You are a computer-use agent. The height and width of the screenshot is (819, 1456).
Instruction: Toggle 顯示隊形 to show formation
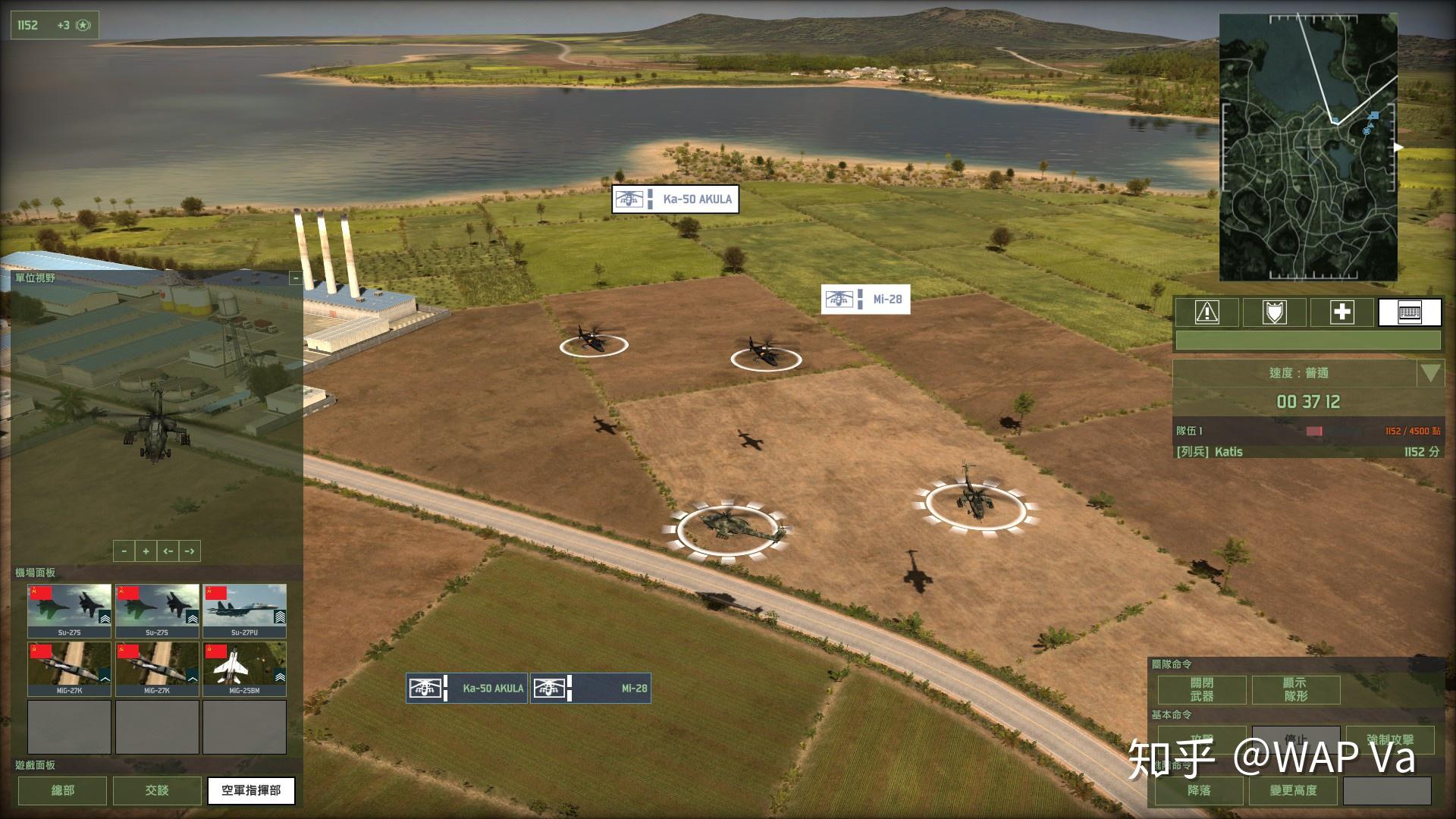tap(1297, 689)
